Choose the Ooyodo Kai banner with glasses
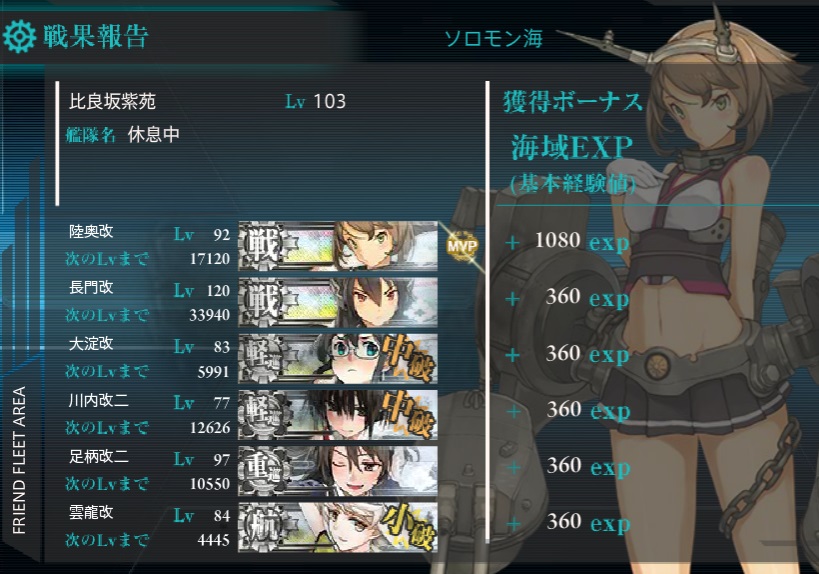 tap(338, 355)
